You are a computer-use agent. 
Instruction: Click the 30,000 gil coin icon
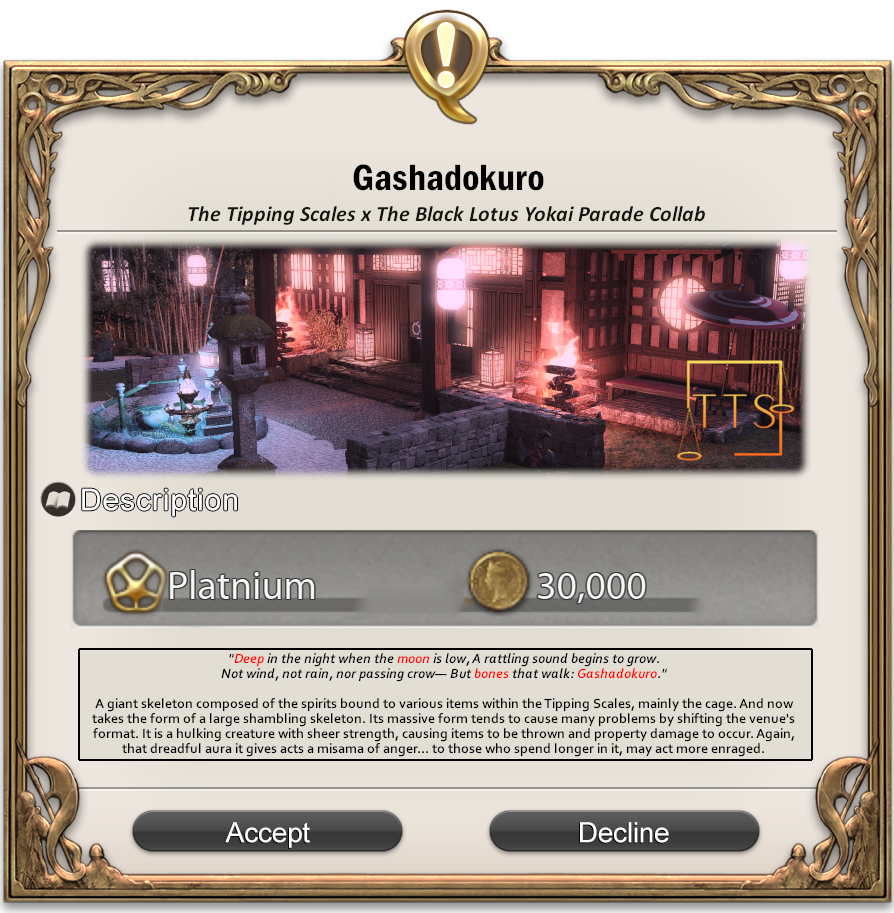pyautogui.click(x=497, y=585)
